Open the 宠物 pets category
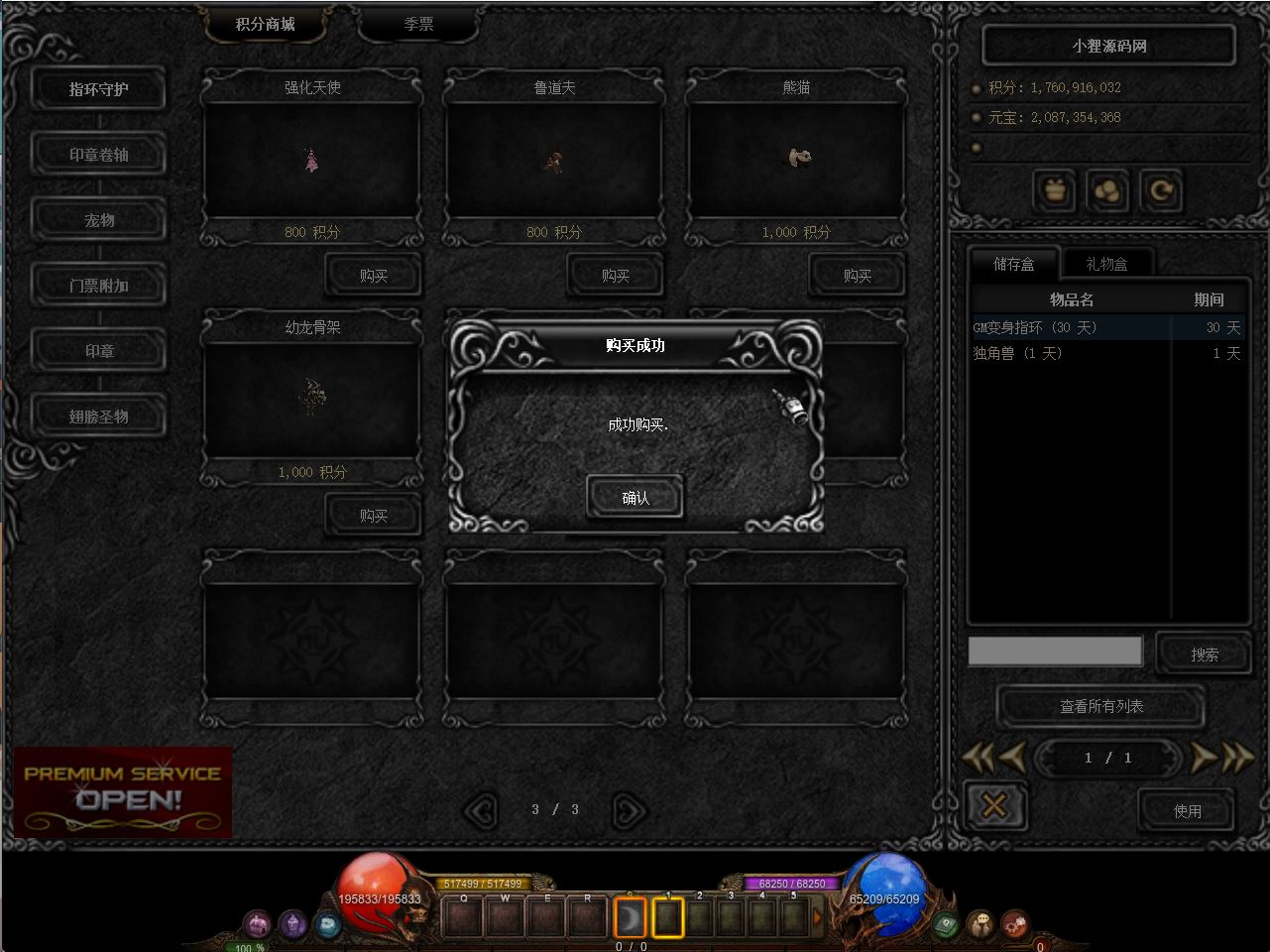The image size is (1270, 952). 98,220
